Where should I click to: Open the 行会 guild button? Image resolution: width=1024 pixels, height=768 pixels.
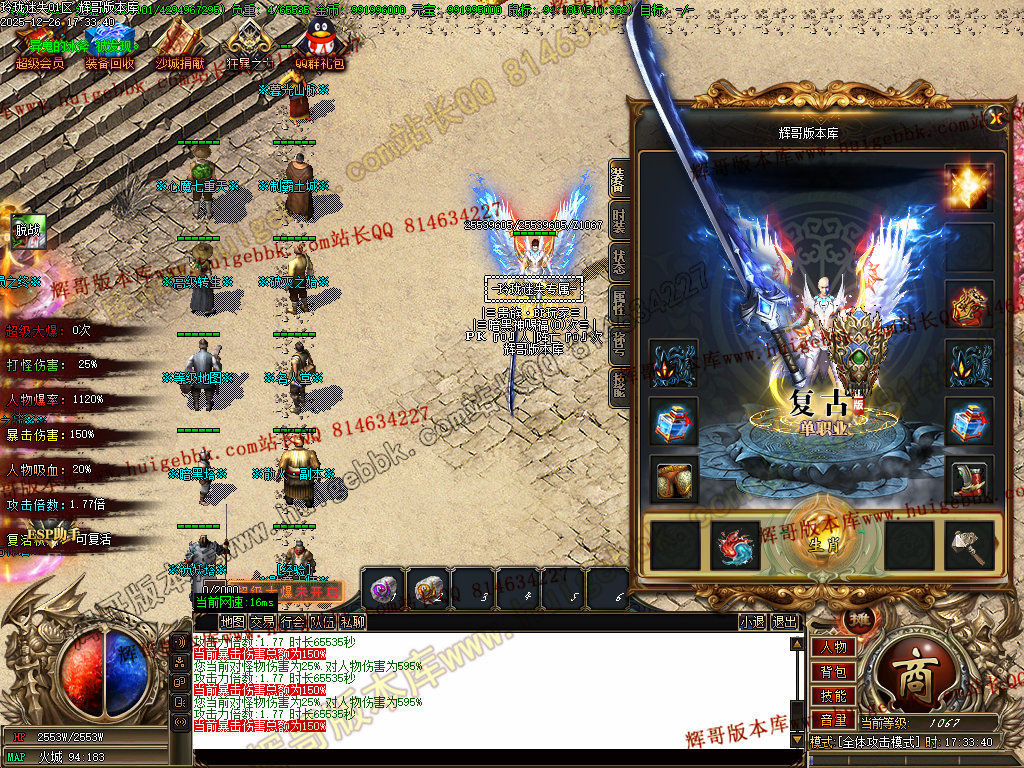(293, 622)
